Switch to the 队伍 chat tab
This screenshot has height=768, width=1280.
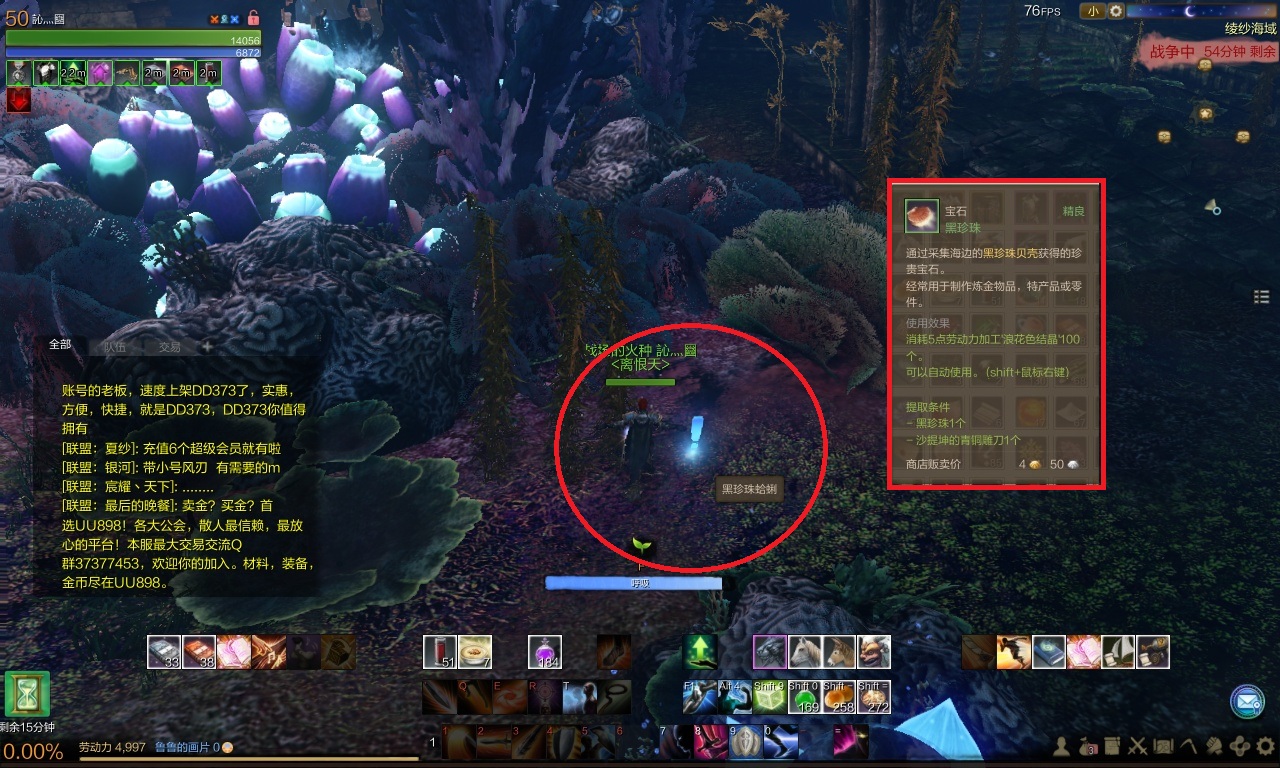[114, 347]
